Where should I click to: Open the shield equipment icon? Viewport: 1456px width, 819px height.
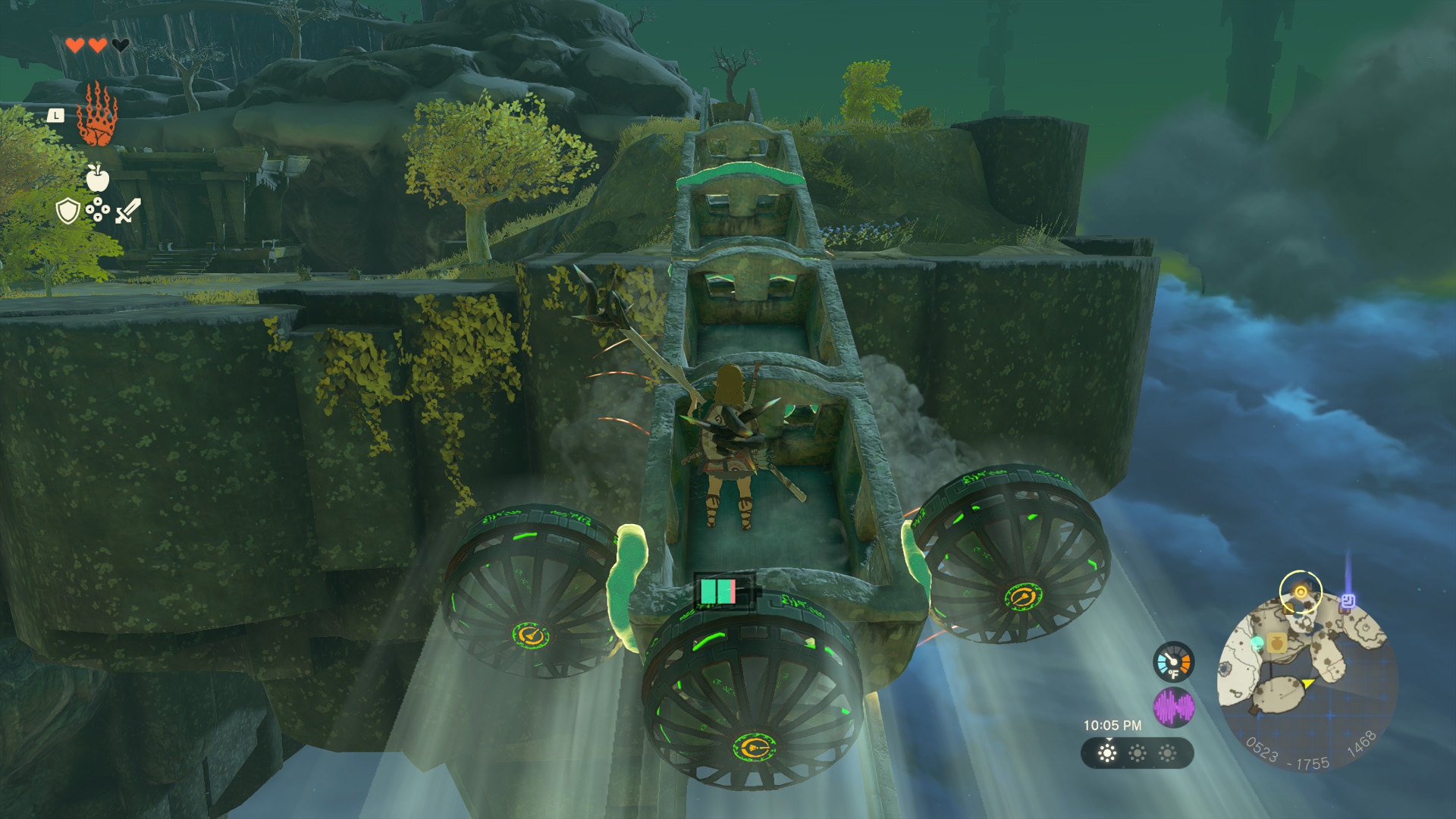[x=68, y=211]
